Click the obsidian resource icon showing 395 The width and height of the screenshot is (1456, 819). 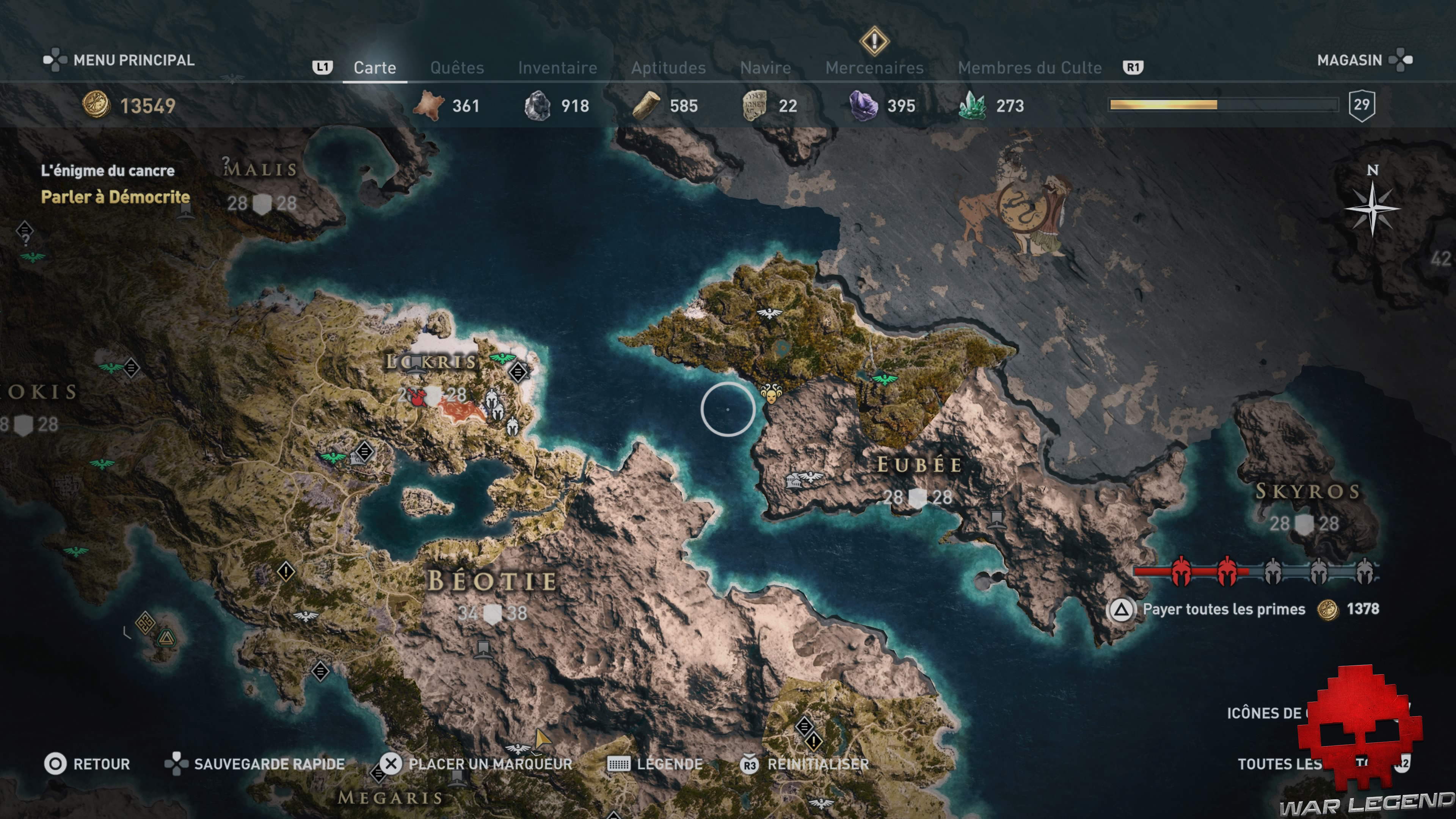[x=863, y=106]
